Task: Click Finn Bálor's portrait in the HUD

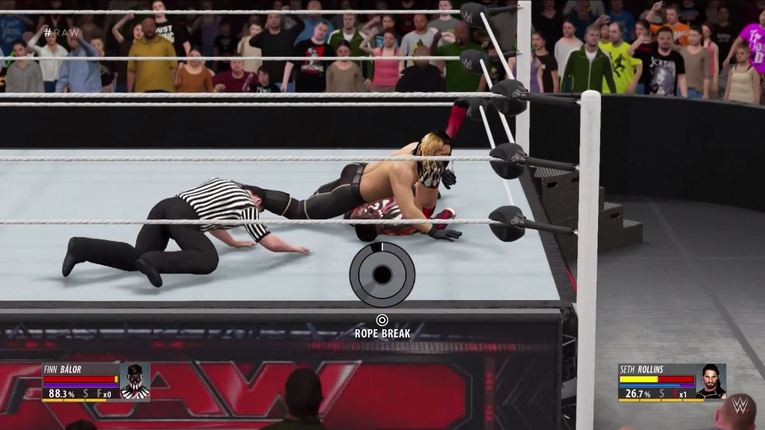Action: 134,381
